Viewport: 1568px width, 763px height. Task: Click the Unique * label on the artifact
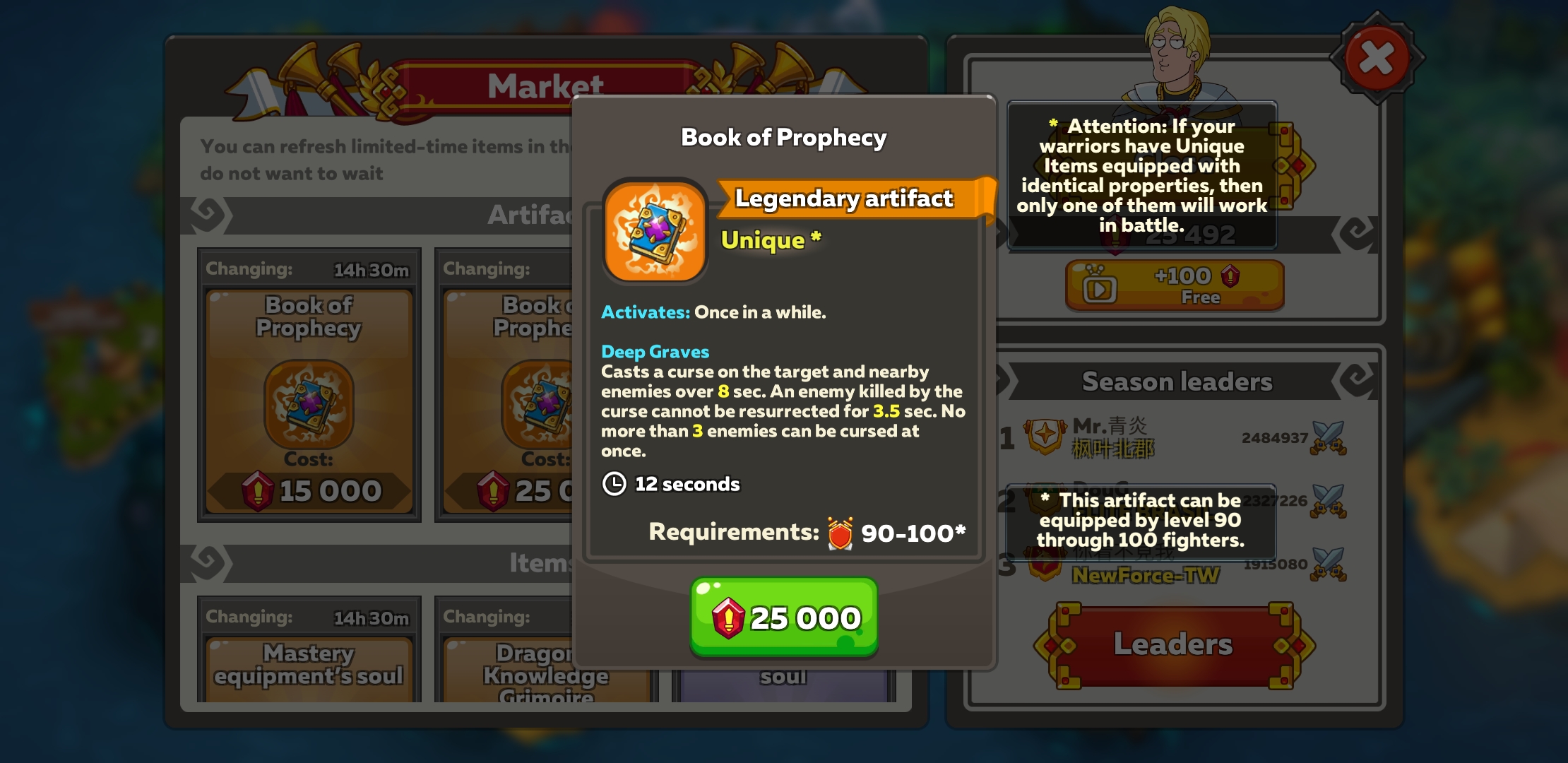click(770, 239)
